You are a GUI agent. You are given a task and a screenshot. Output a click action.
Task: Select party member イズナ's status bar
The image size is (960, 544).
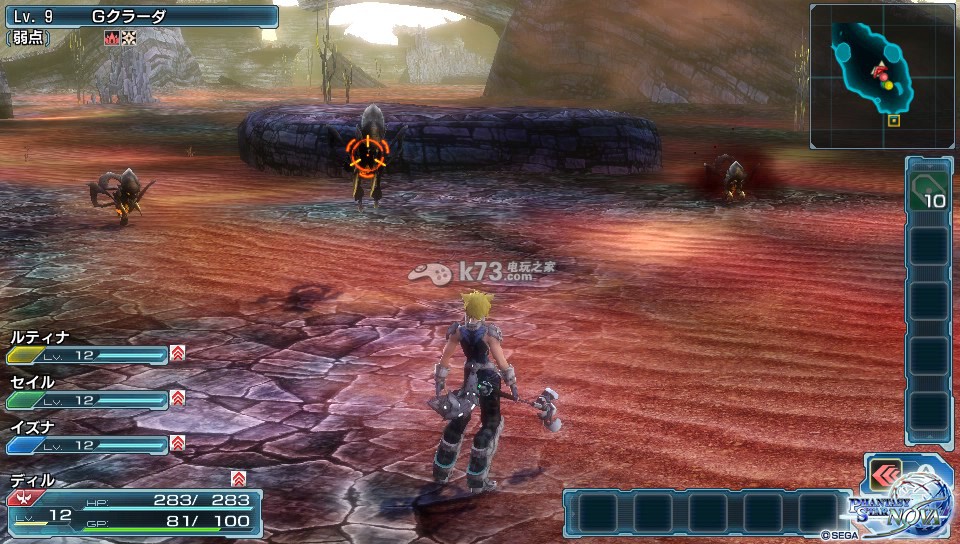coord(88,444)
